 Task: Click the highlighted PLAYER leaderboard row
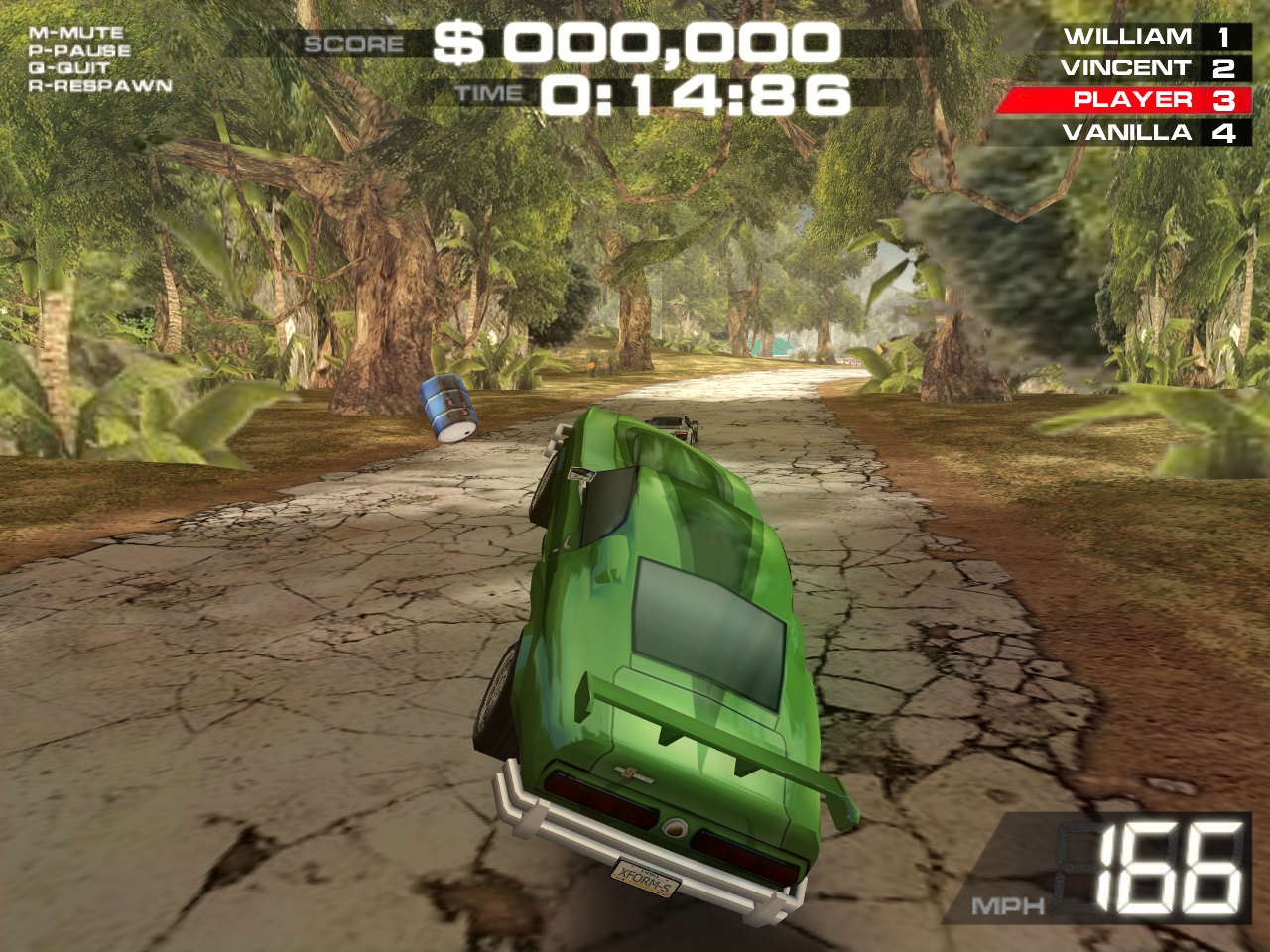point(1132,99)
